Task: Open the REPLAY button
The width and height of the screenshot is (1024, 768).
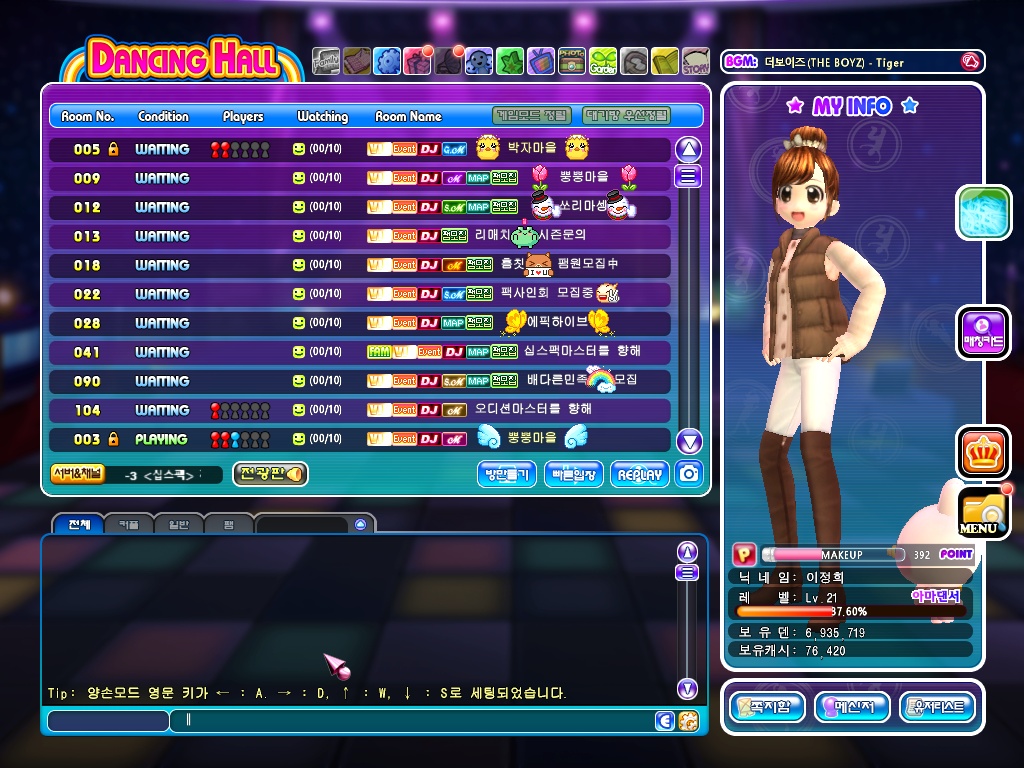Action: click(x=640, y=475)
